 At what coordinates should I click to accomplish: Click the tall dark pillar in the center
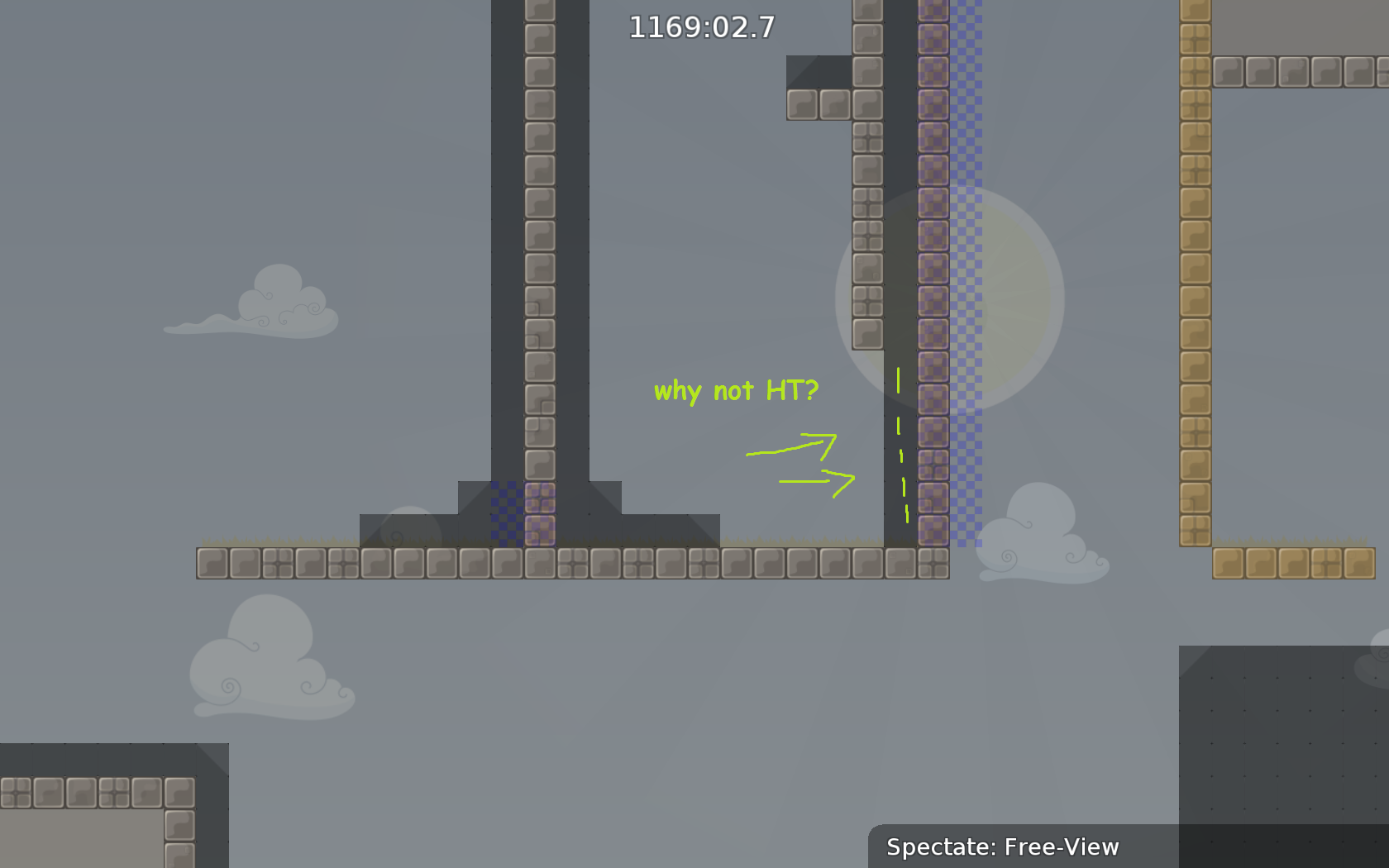(x=542, y=248)
